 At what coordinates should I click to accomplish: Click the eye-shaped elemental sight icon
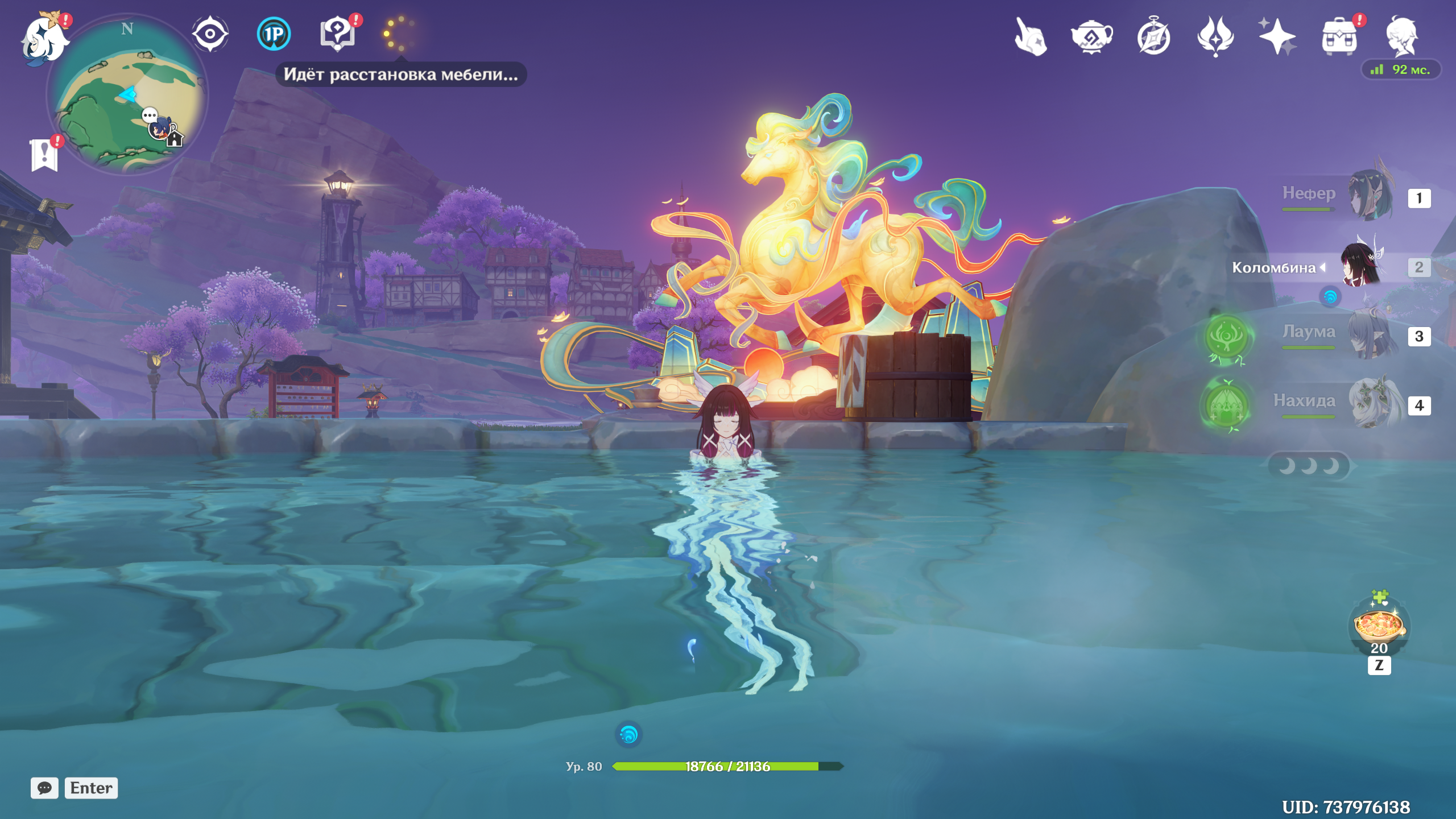tap(210, 34)
